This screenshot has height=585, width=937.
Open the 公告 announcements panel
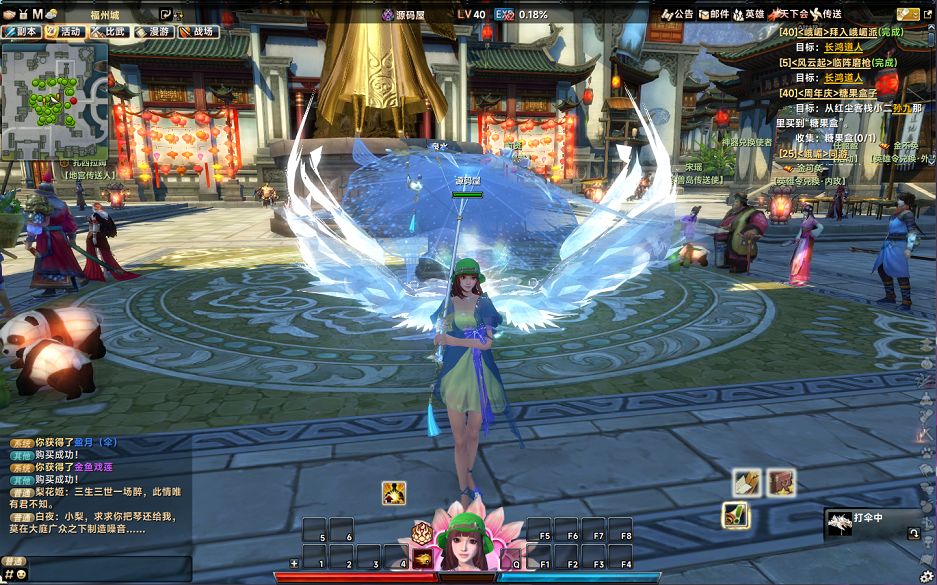coord(678,14)
